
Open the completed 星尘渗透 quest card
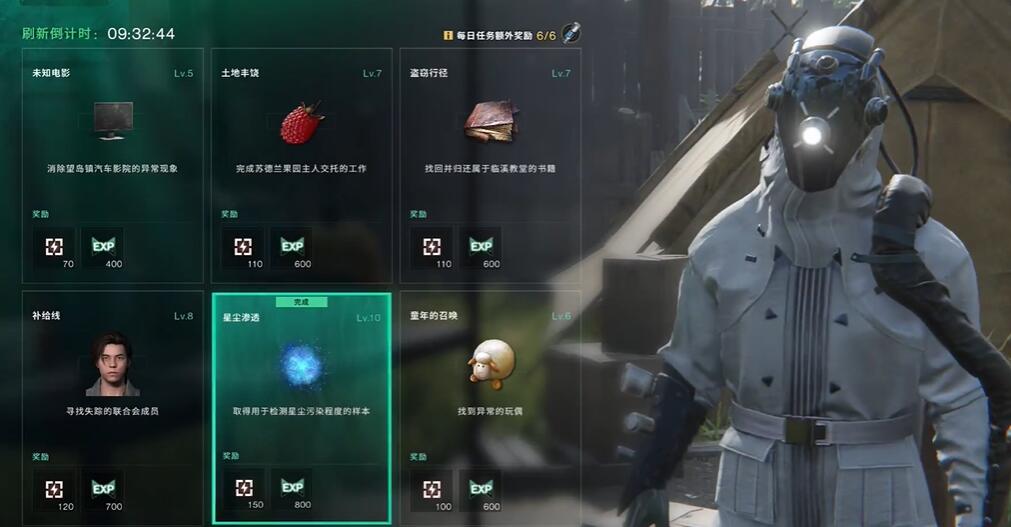coord(301,407)
